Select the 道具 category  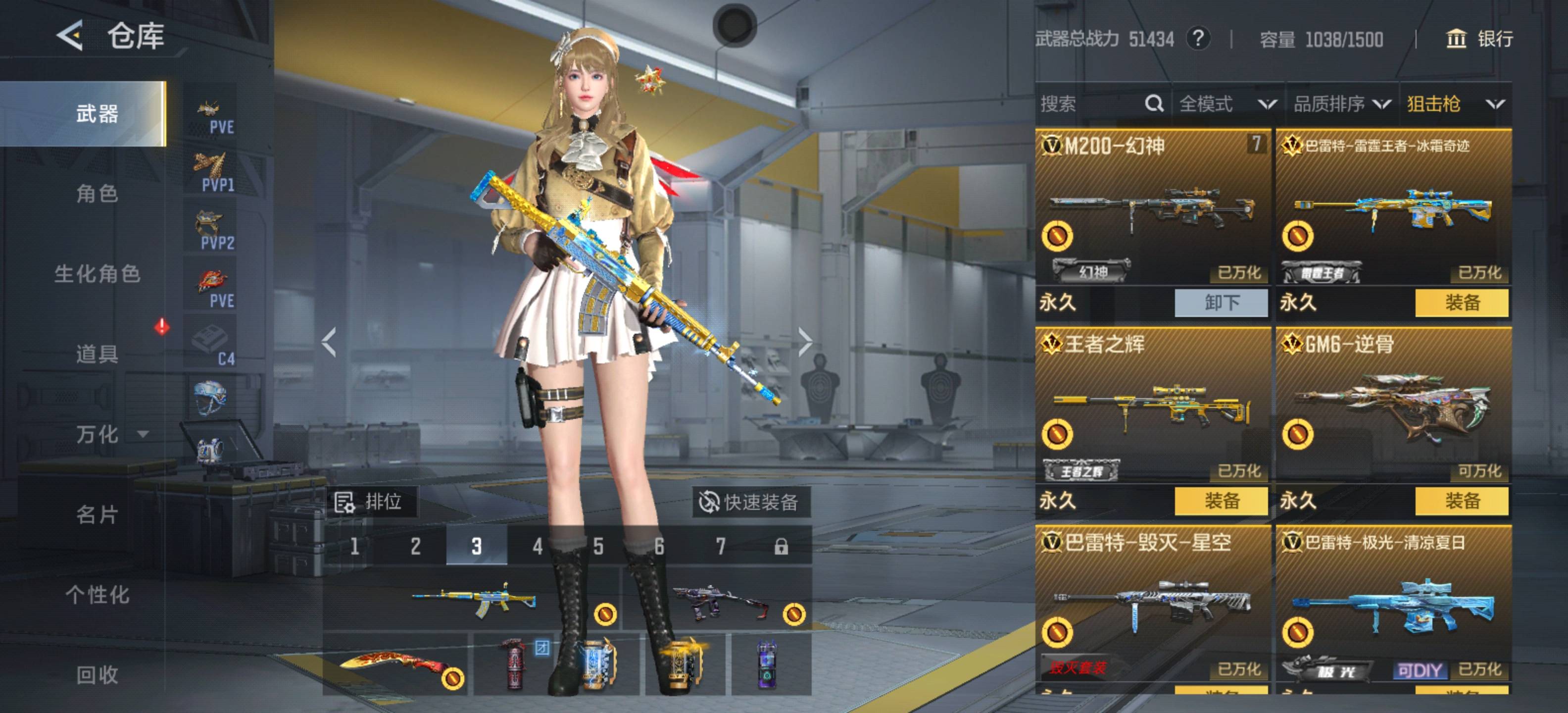(x=97, y=354)
